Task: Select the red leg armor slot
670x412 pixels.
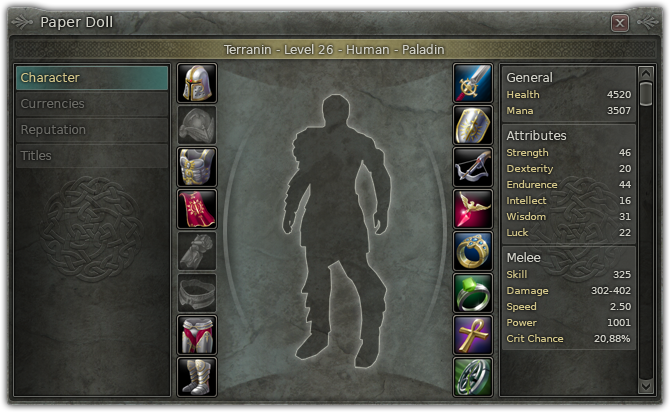Action: [197, 335]
